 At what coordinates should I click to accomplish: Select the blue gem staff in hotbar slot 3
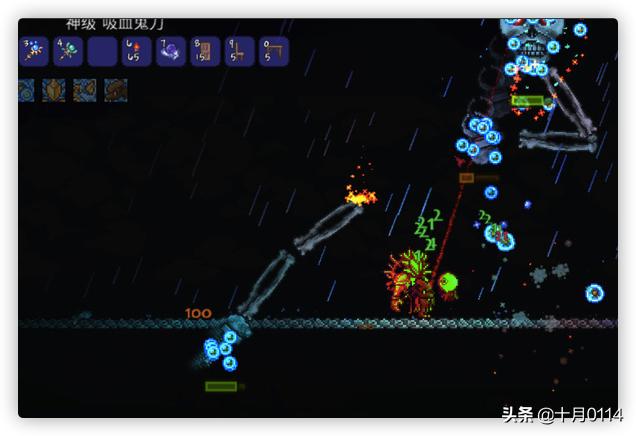point(34,51)
